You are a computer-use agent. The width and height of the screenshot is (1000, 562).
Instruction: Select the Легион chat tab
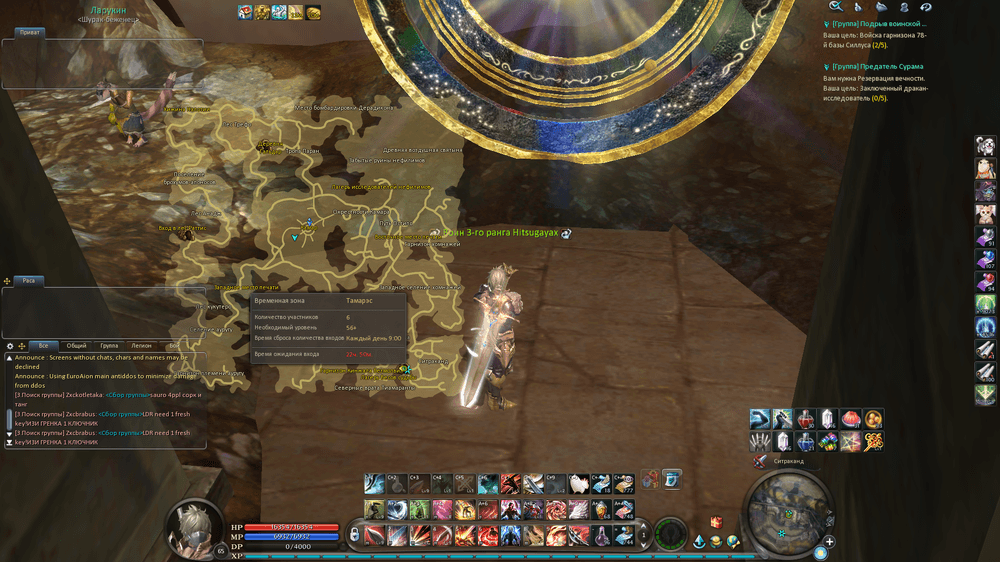tap(141, 345)
